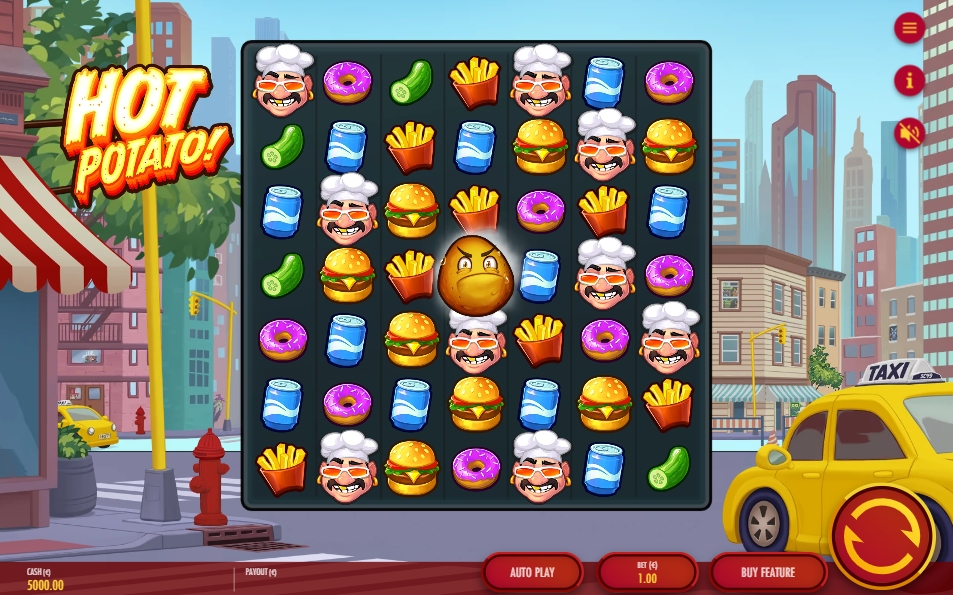Open the Auto Play options

532,572
